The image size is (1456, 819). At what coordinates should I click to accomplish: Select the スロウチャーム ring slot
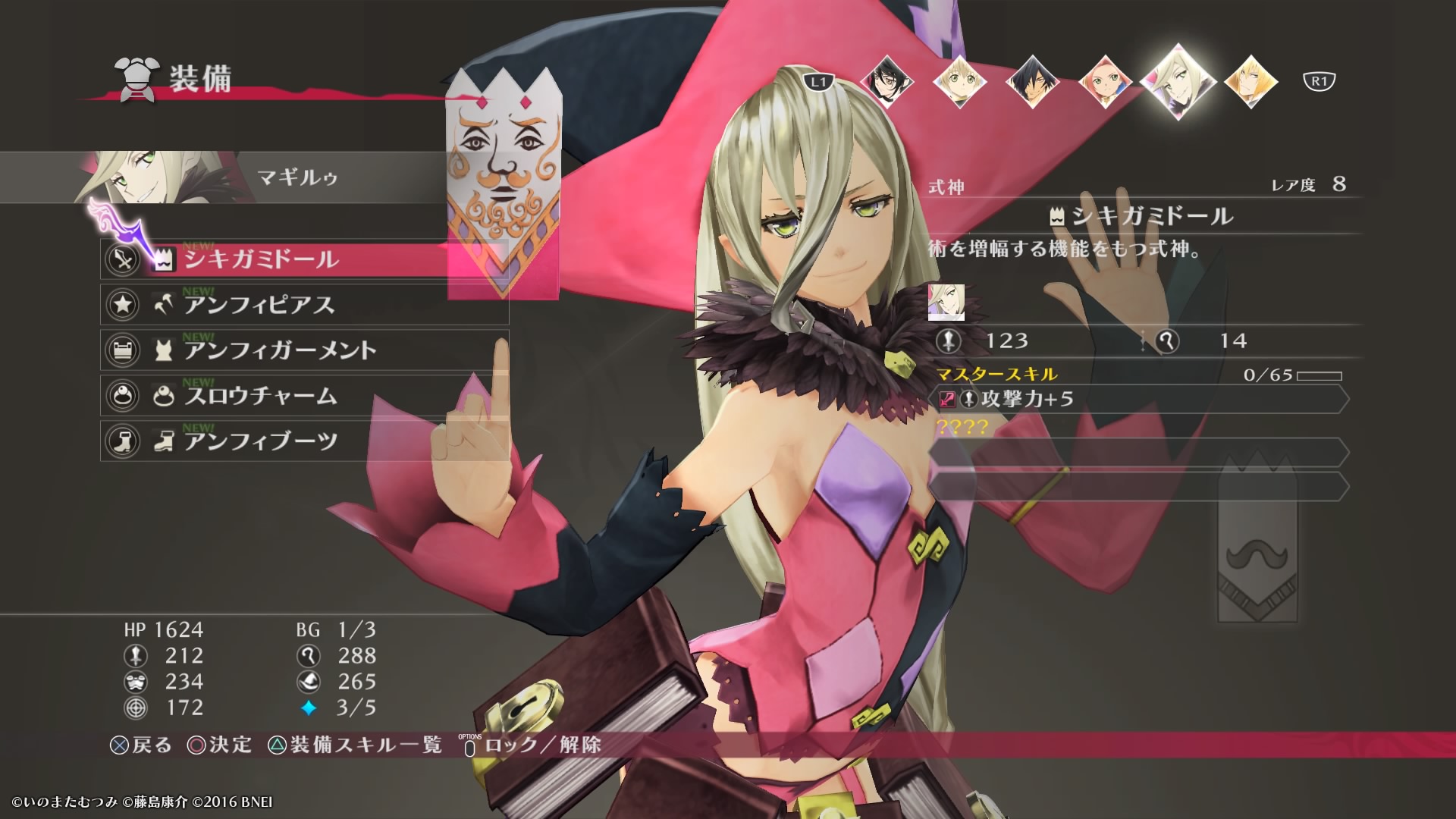pos(303,396)
